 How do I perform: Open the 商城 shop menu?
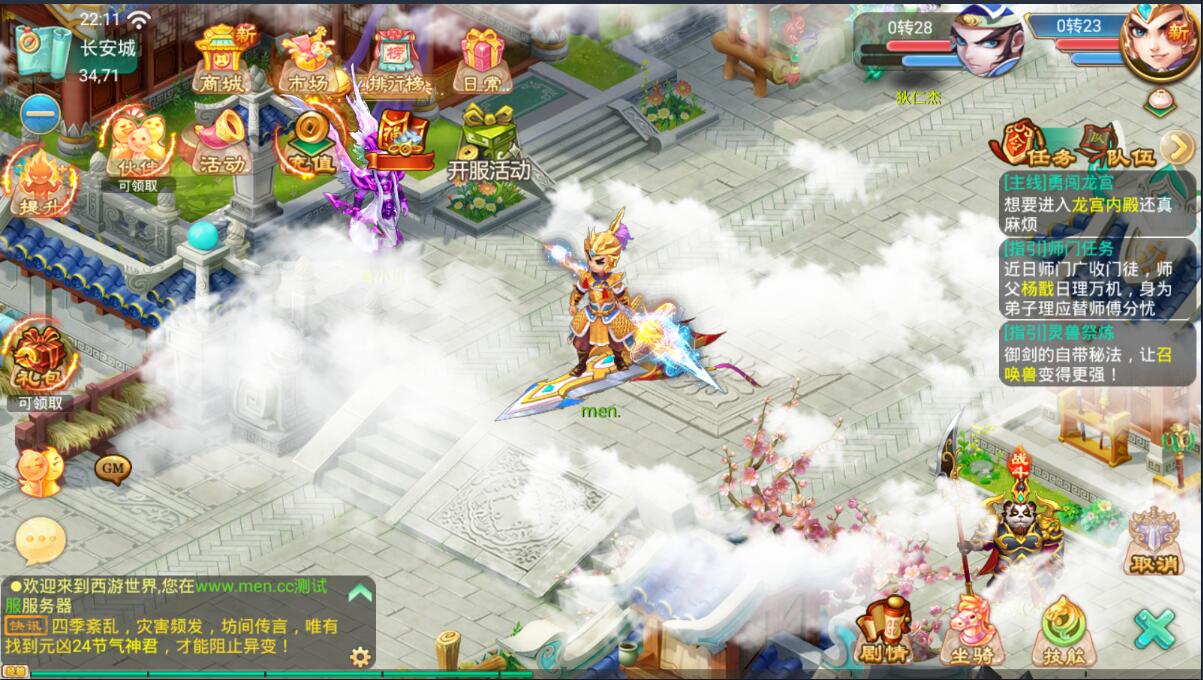(221, 60)
